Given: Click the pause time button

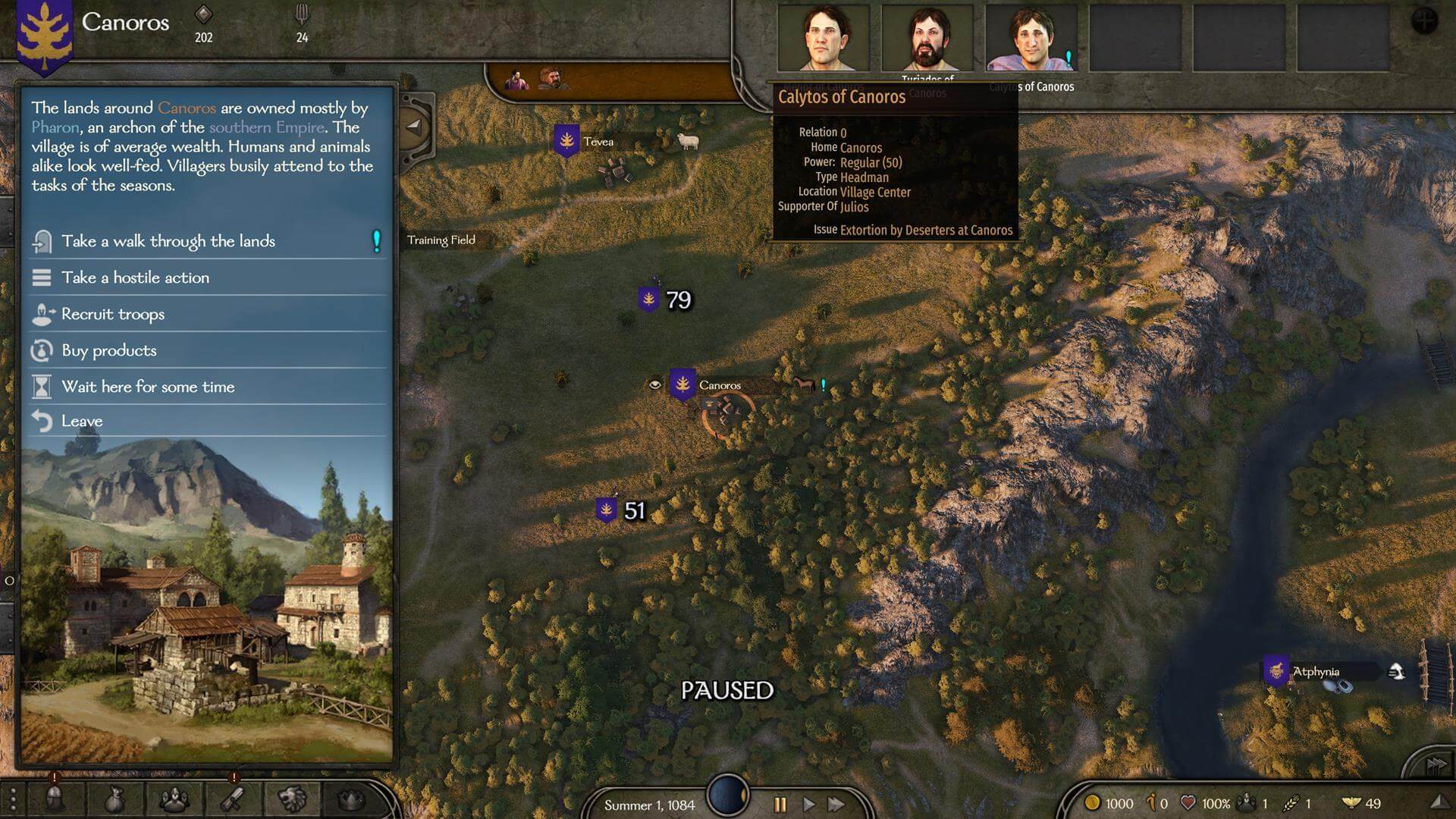Looking at the screenshot, I should [780, 804].
